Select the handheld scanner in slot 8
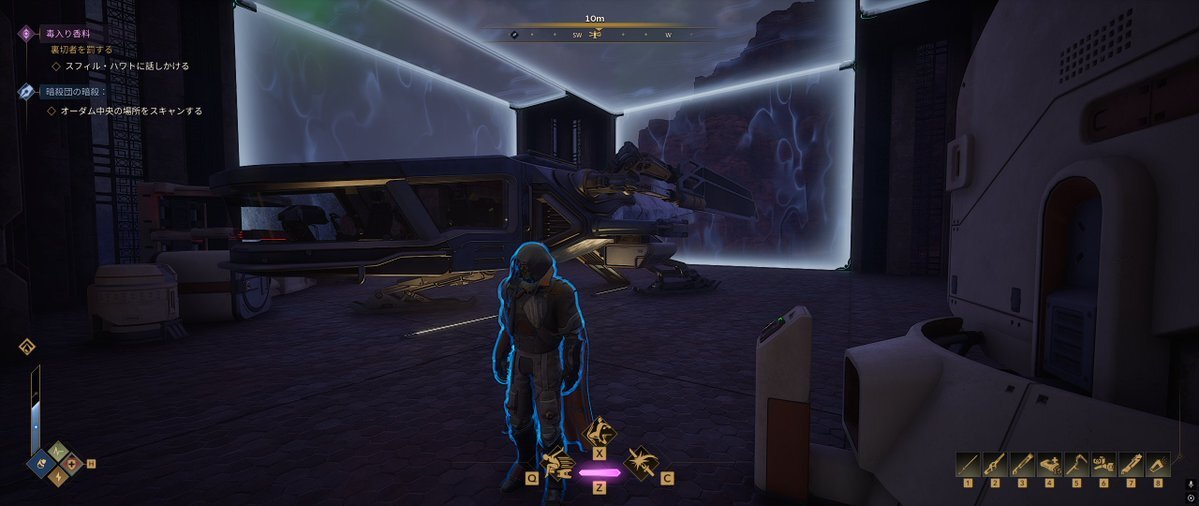Image resolution: width=1199 pixels, height=506 pixels. [x=1157, y=464]
